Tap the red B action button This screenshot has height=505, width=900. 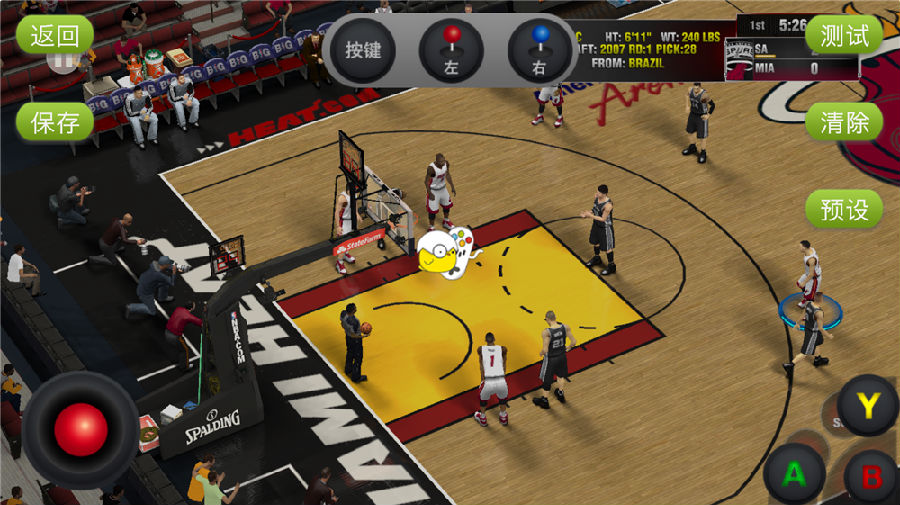[x=872, y=476]
